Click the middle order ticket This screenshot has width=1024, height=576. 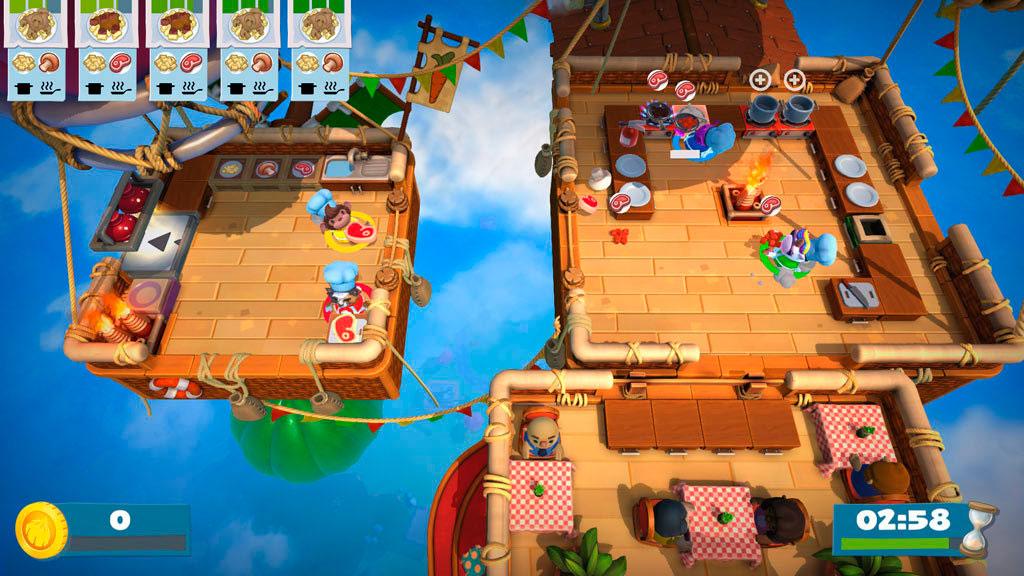pyautogui.click(x=178, y=48)
